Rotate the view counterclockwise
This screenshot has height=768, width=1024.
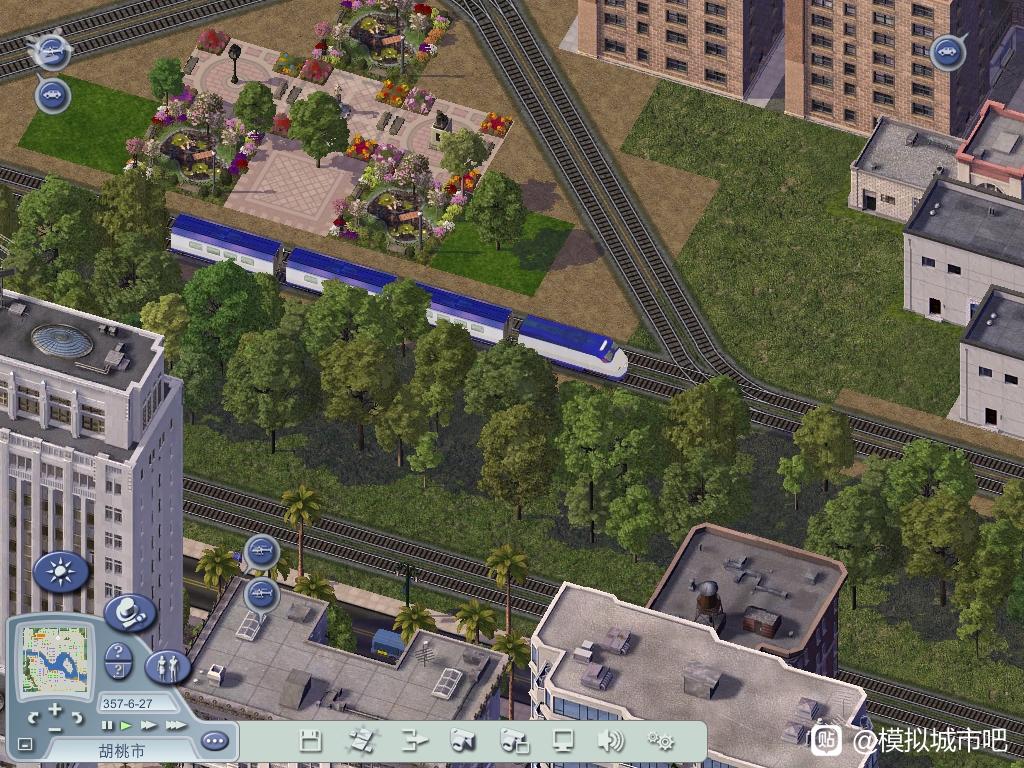point(33,718)
